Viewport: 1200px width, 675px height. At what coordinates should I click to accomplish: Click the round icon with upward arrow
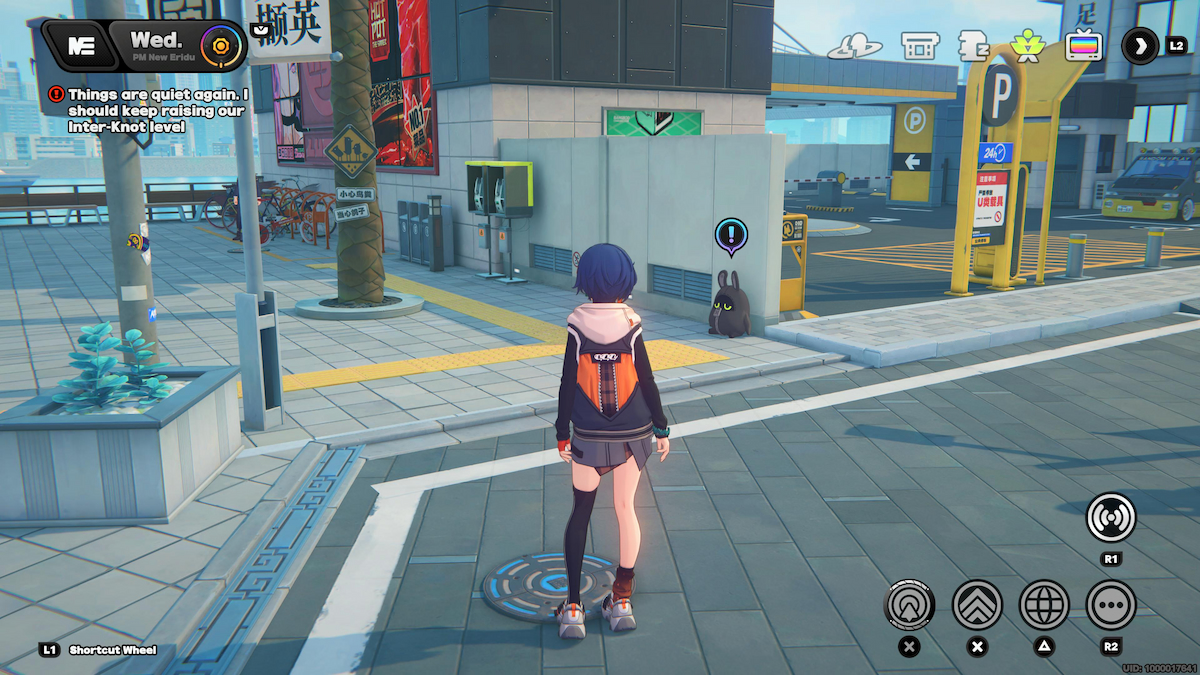909,604
